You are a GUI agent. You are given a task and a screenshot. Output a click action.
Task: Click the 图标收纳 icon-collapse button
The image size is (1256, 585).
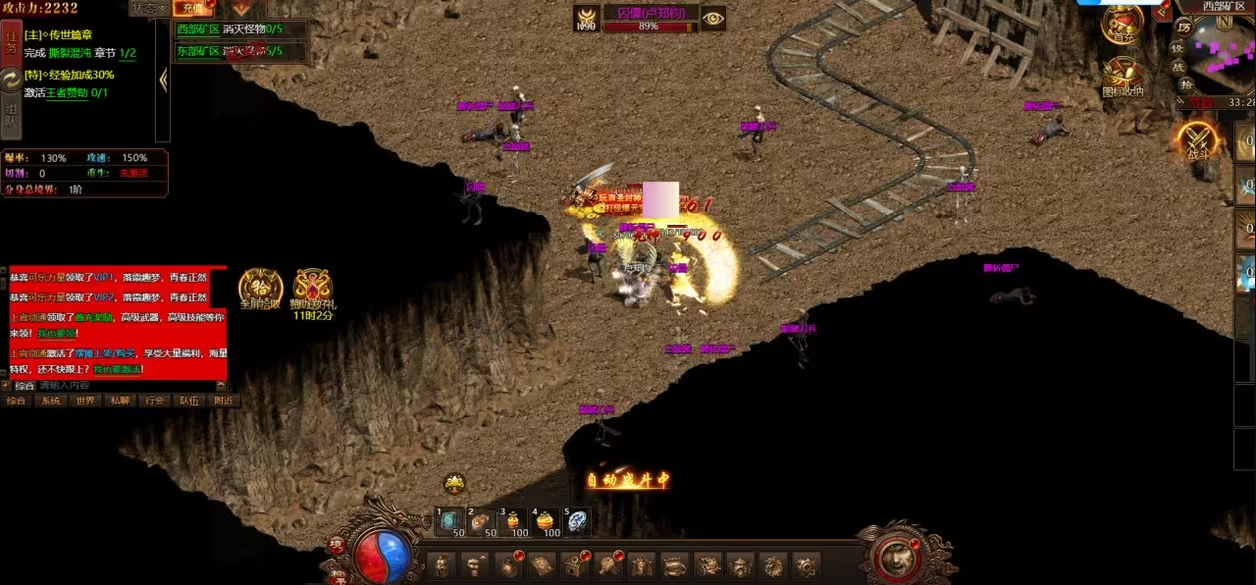coord(1123,76)
